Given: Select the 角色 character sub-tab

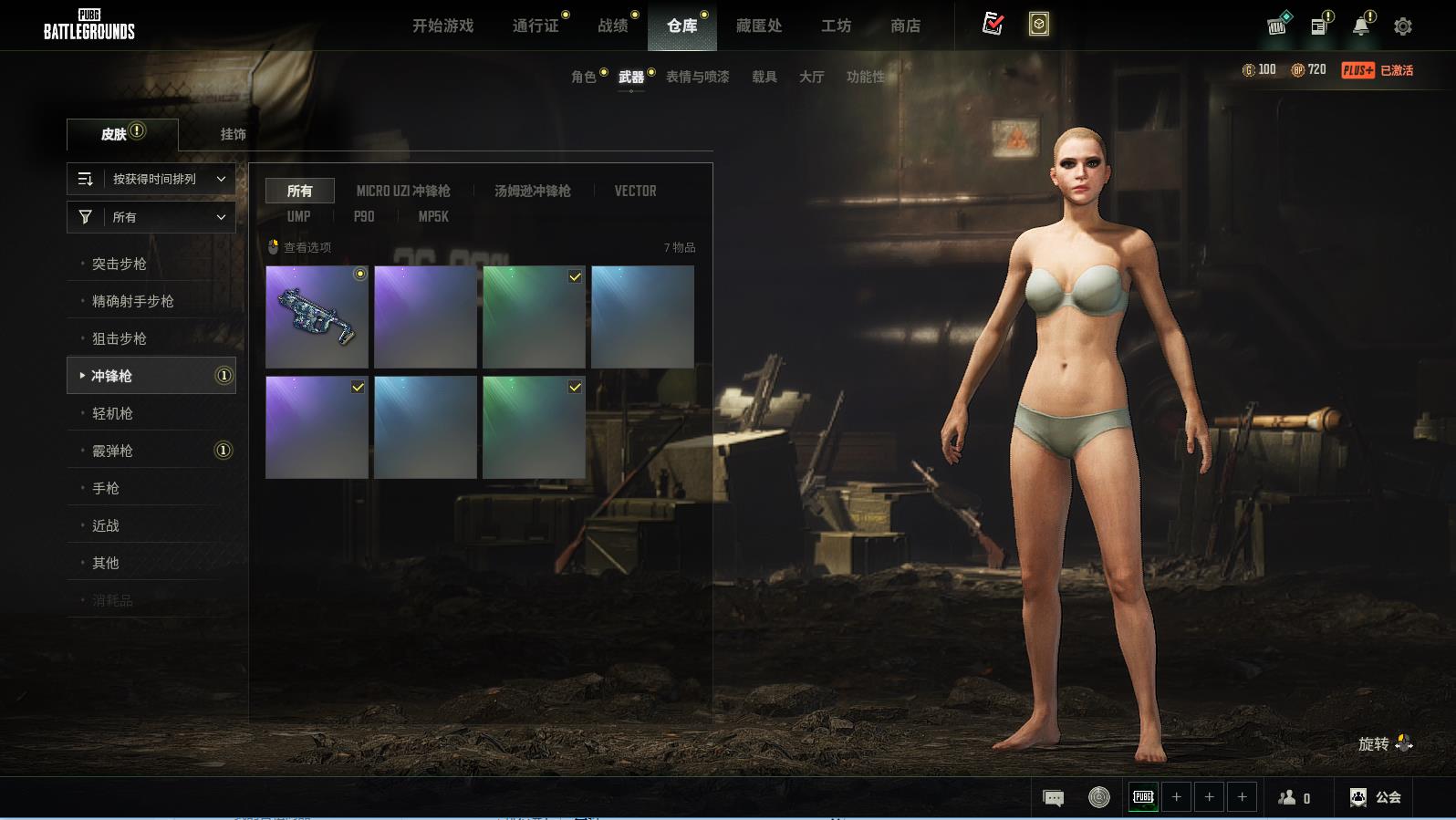Looking at the screenshot, I should click(x=584, y=77).
